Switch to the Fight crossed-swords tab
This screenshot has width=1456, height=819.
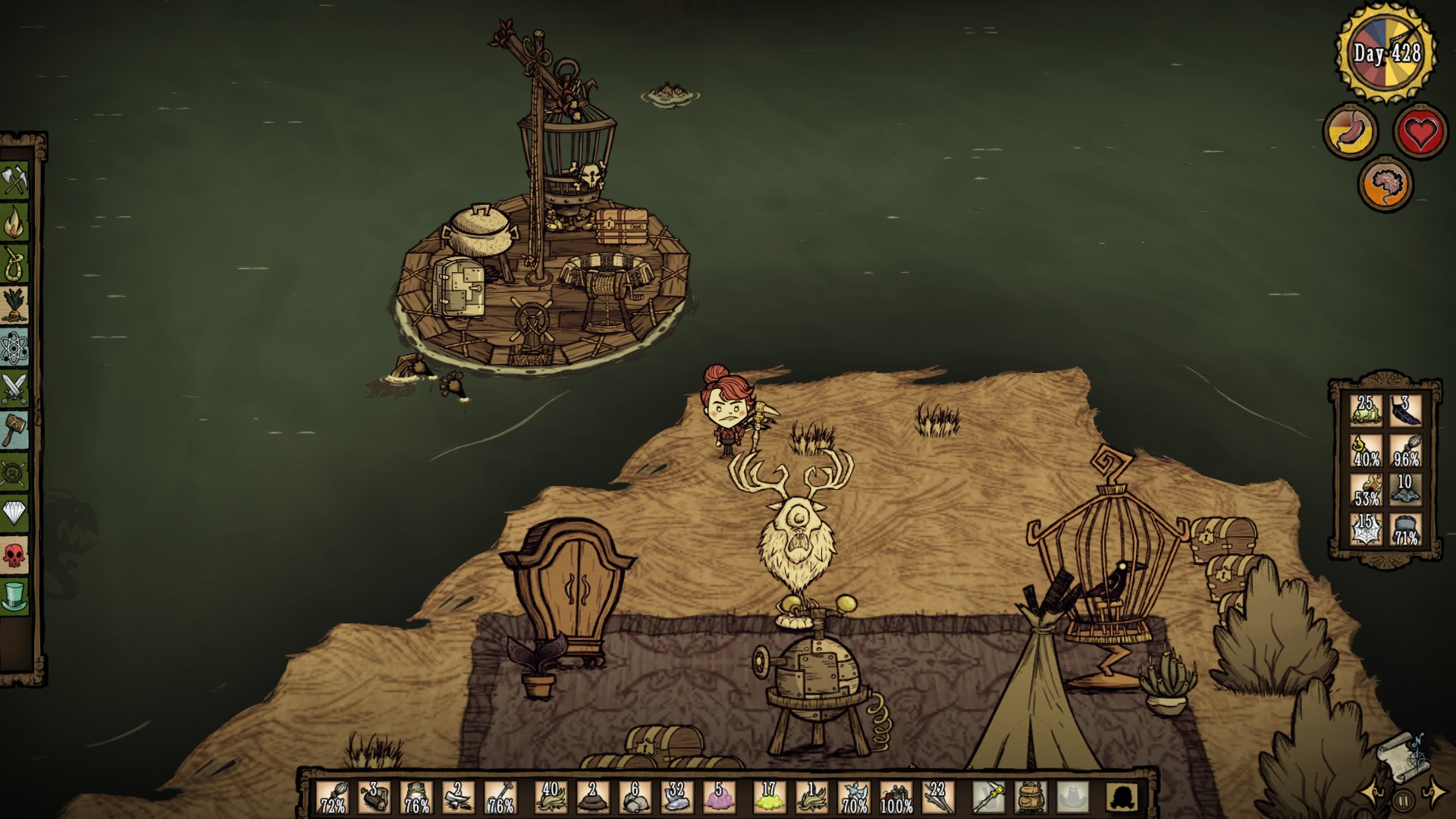coord(14,390)
